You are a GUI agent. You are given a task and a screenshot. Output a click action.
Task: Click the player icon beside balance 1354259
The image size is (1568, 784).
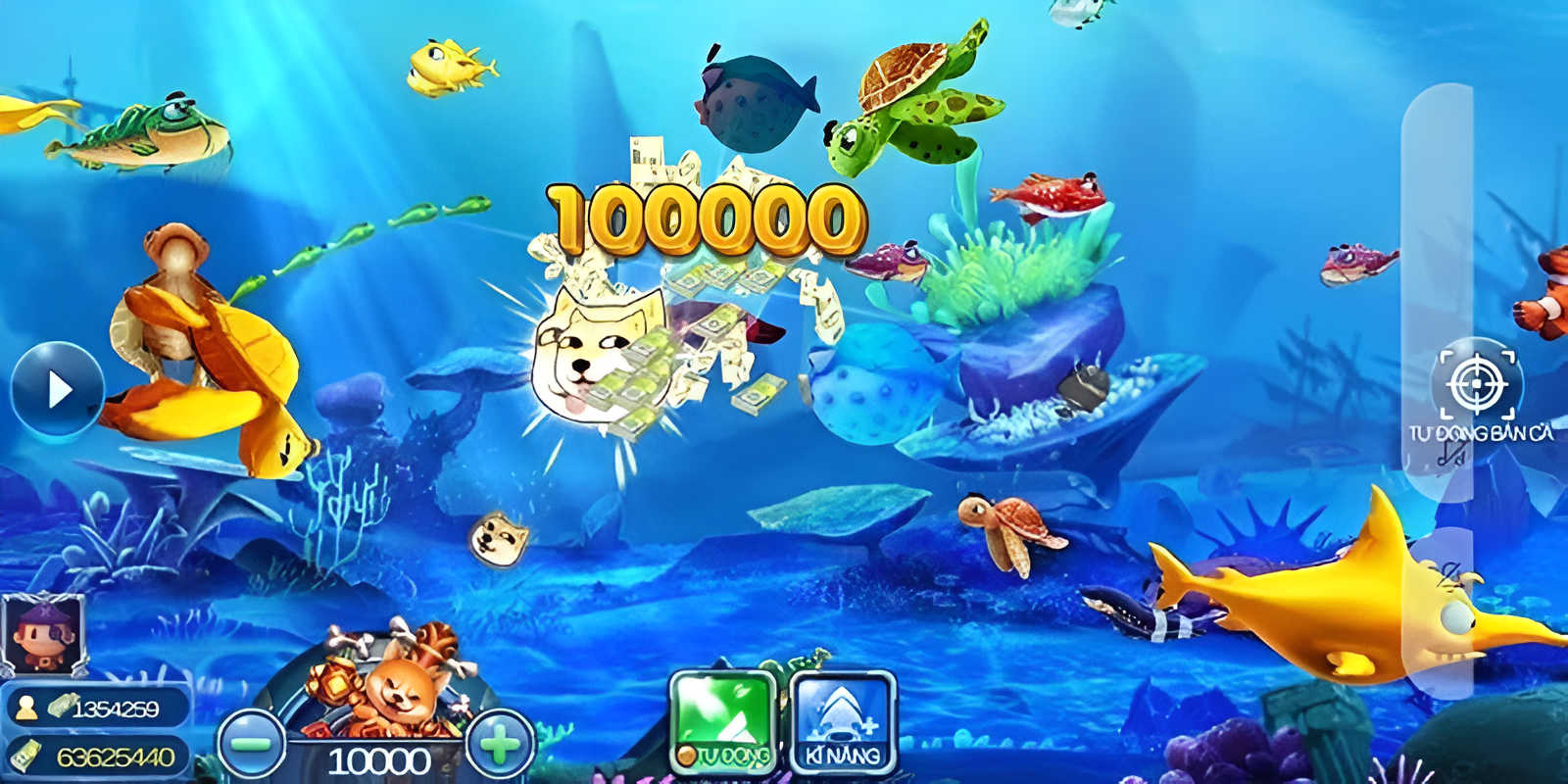pos(25,705)
